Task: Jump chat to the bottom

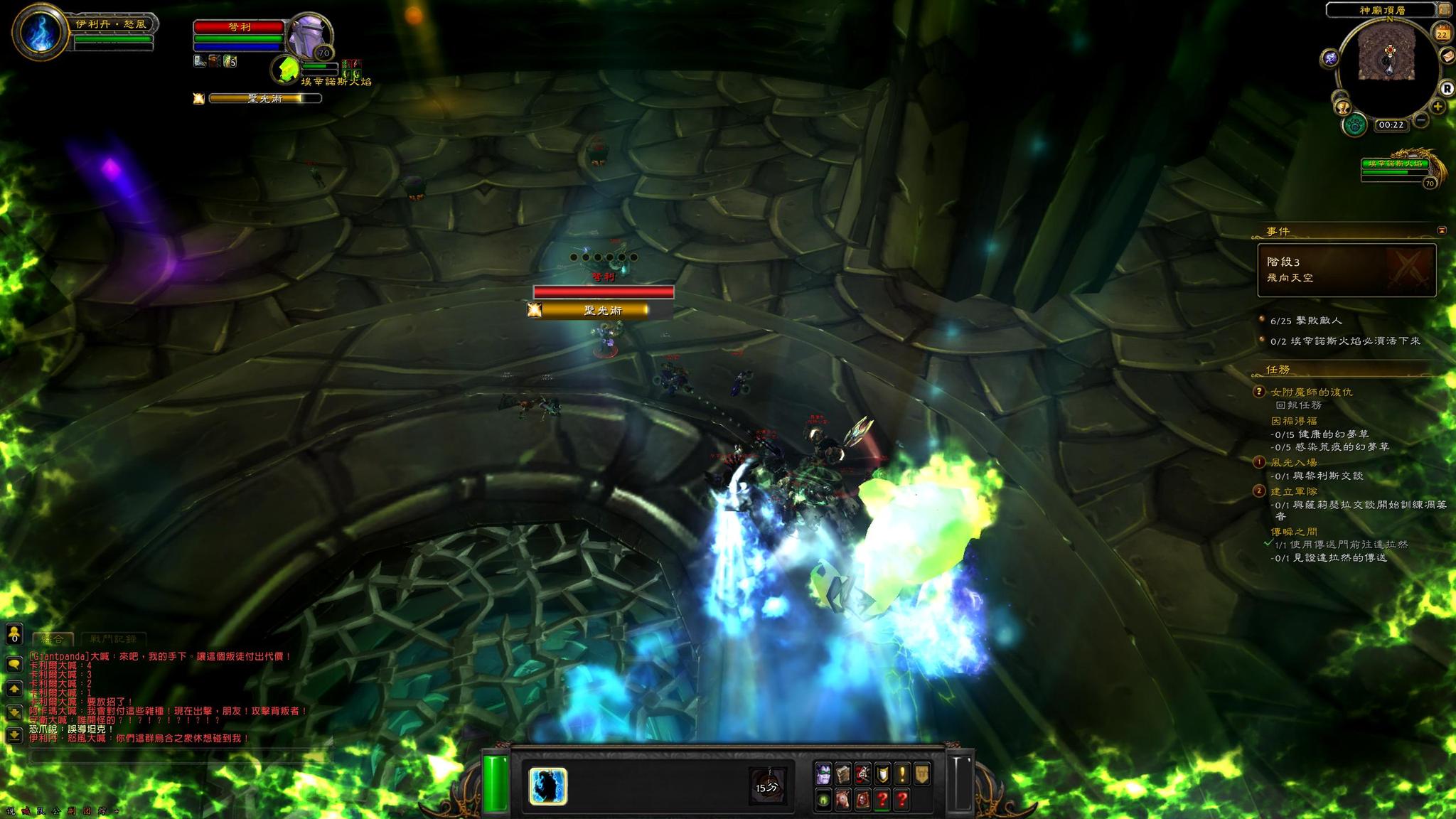Action: point(14,734)
